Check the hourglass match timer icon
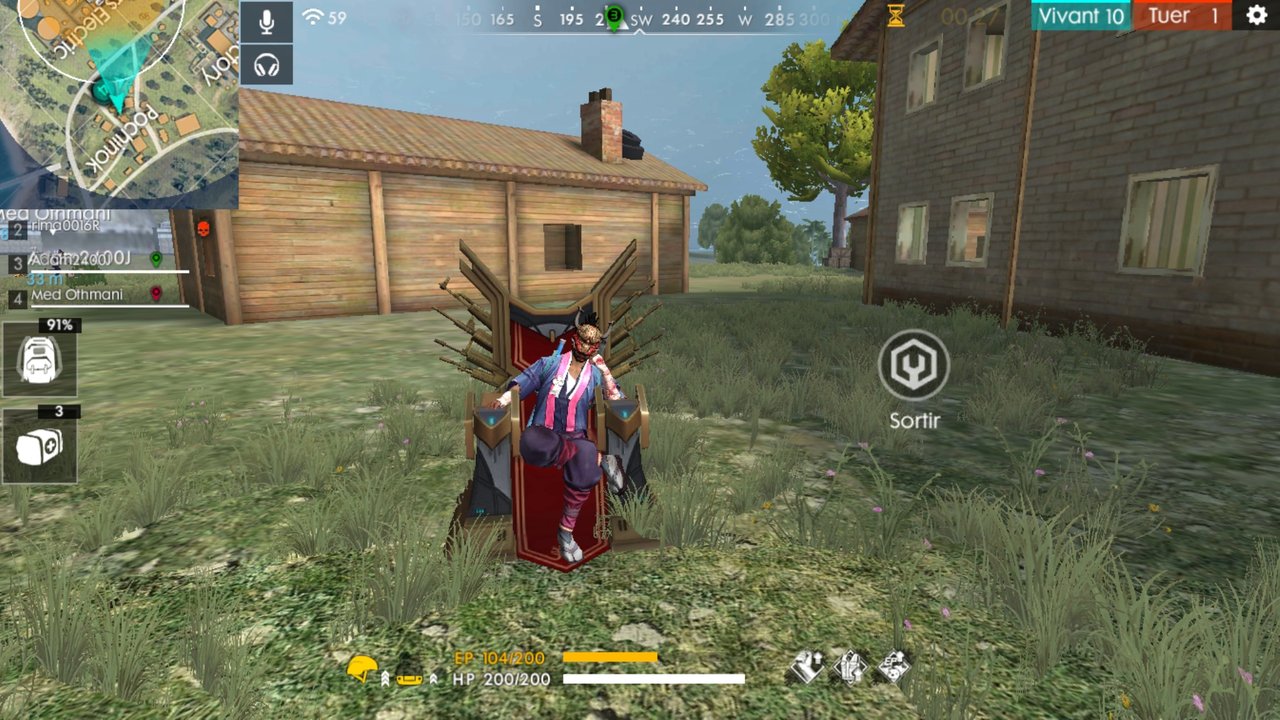Image resolution: width=1280 pixels, height=720 pixels. click(x=894, y=15)
